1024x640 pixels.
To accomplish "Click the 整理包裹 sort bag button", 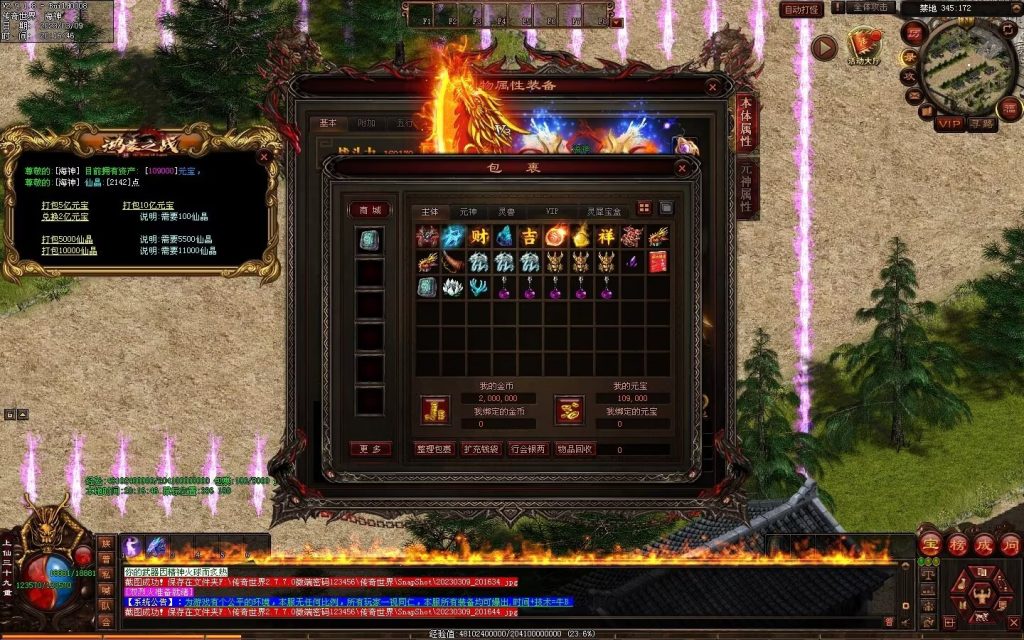I will click(x=435, y=449).
